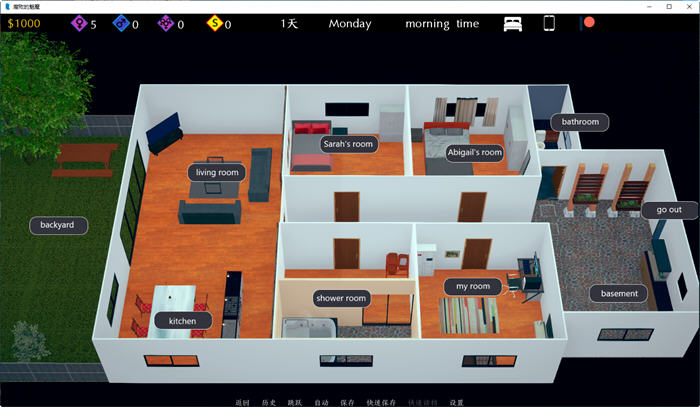Enter Sarah's room
The height and width of the screenshot is (407, 700).
click(x=348, y=143)
